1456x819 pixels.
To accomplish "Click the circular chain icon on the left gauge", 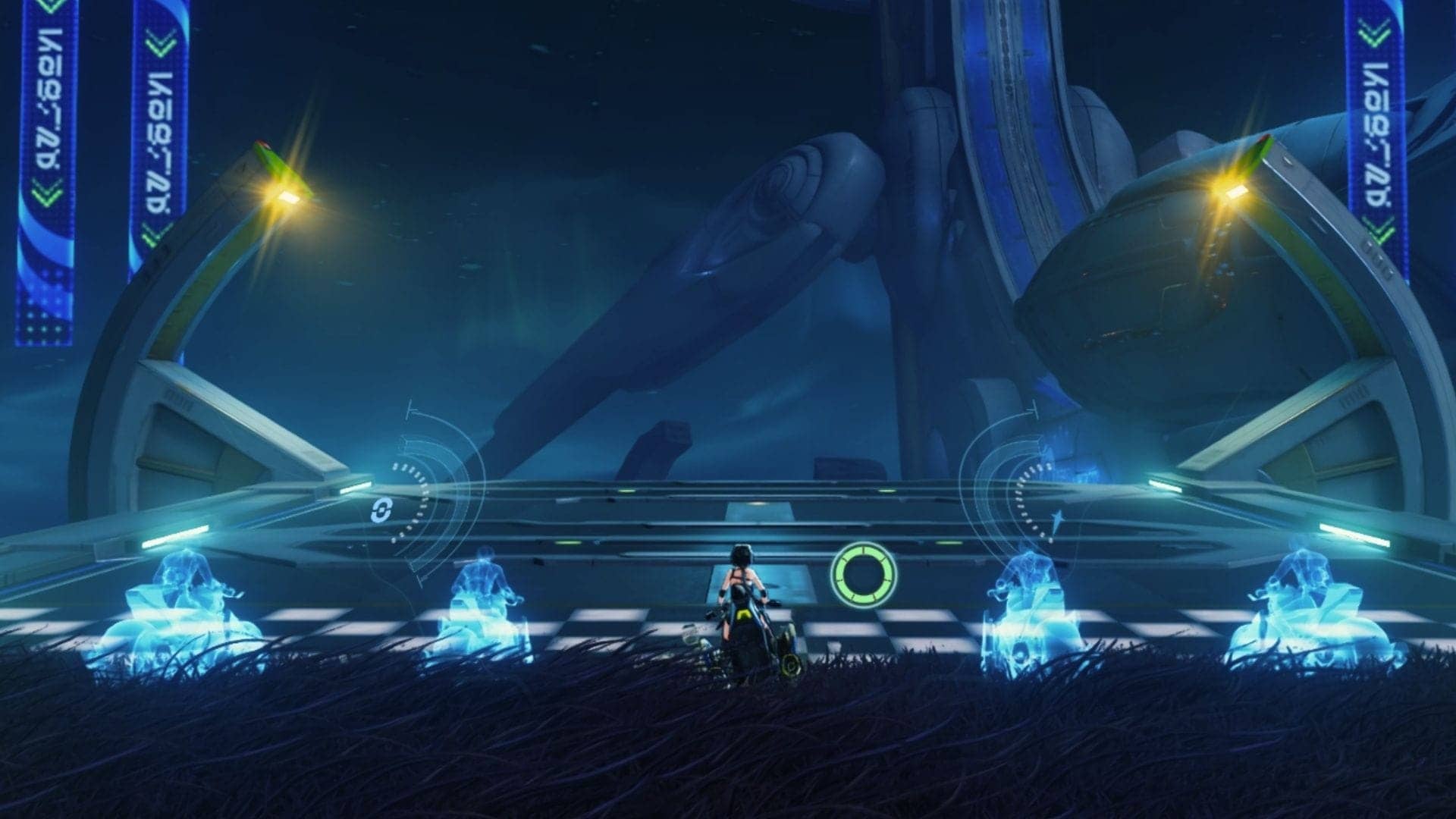I will 378,510.
